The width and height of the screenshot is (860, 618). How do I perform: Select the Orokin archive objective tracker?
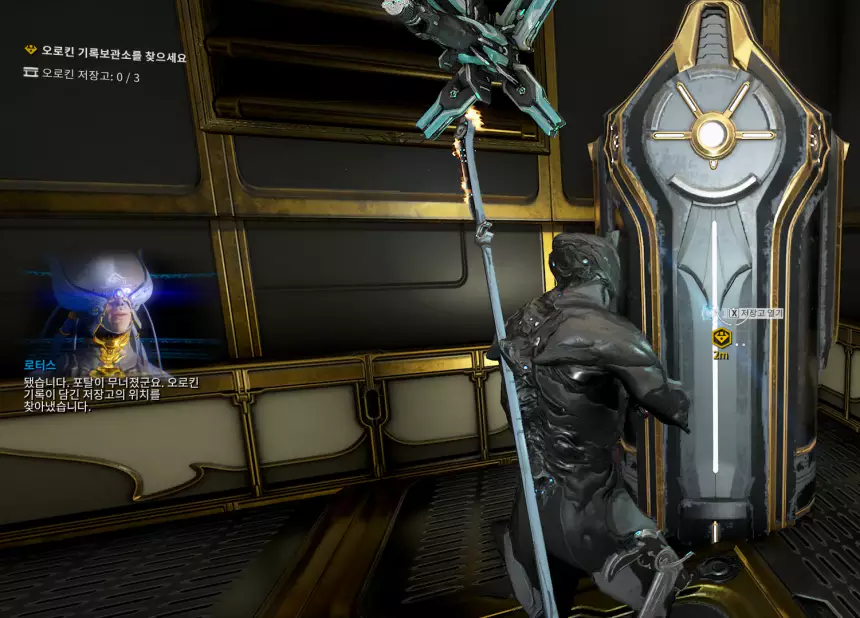(106, 58)
